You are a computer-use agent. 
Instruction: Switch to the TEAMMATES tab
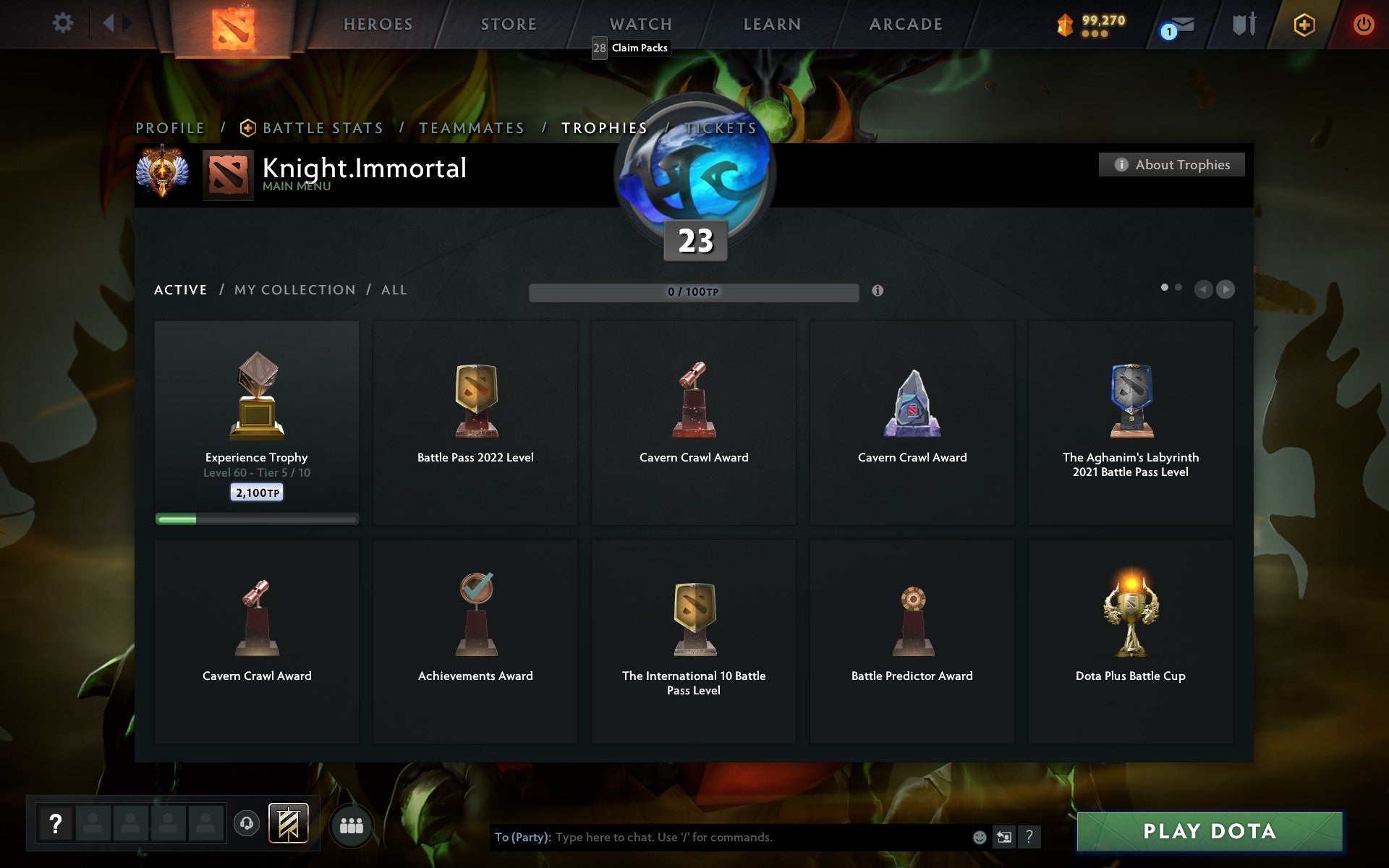(x=471, y=127)
